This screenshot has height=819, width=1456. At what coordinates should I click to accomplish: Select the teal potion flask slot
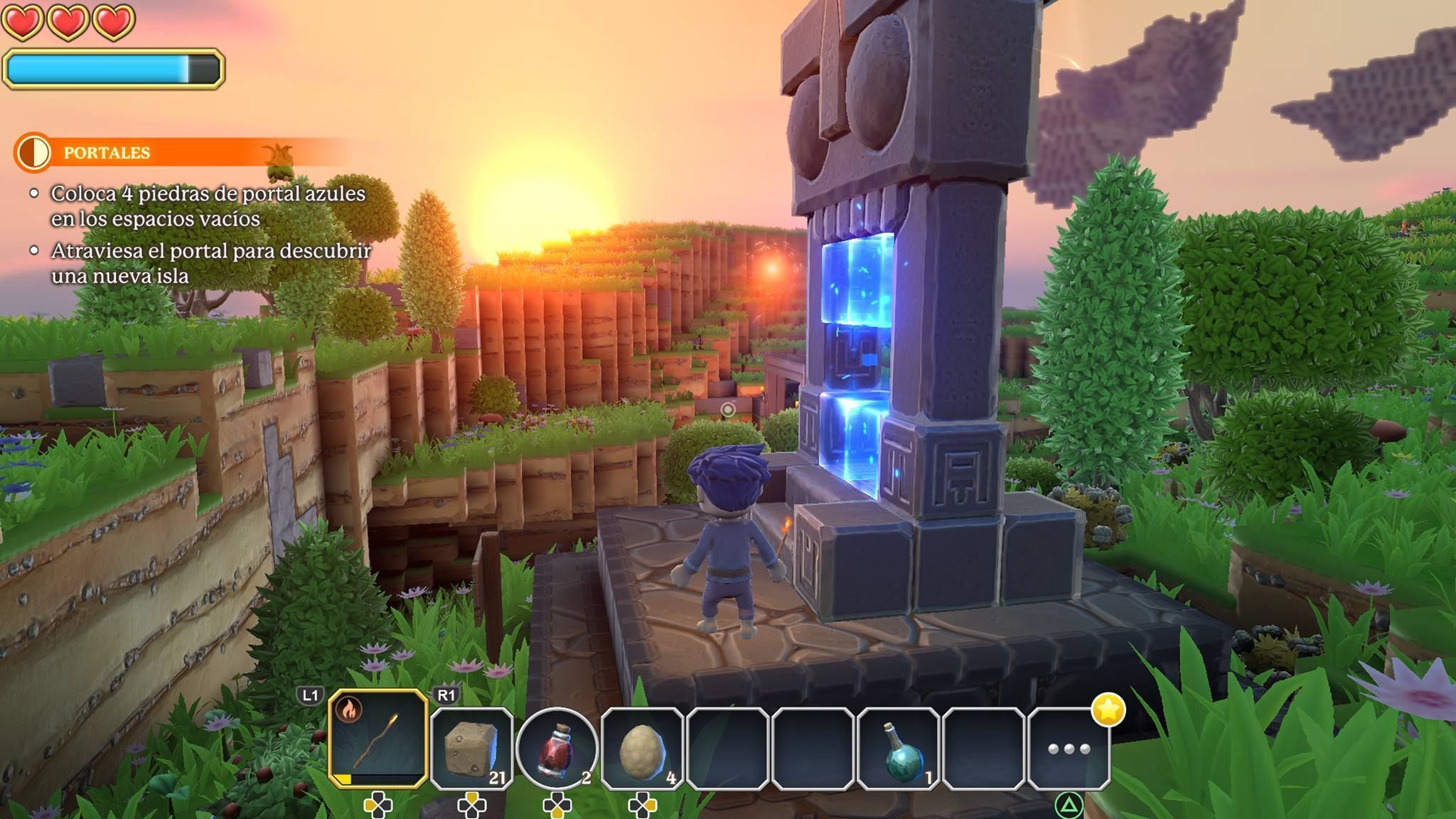(899, 749)
